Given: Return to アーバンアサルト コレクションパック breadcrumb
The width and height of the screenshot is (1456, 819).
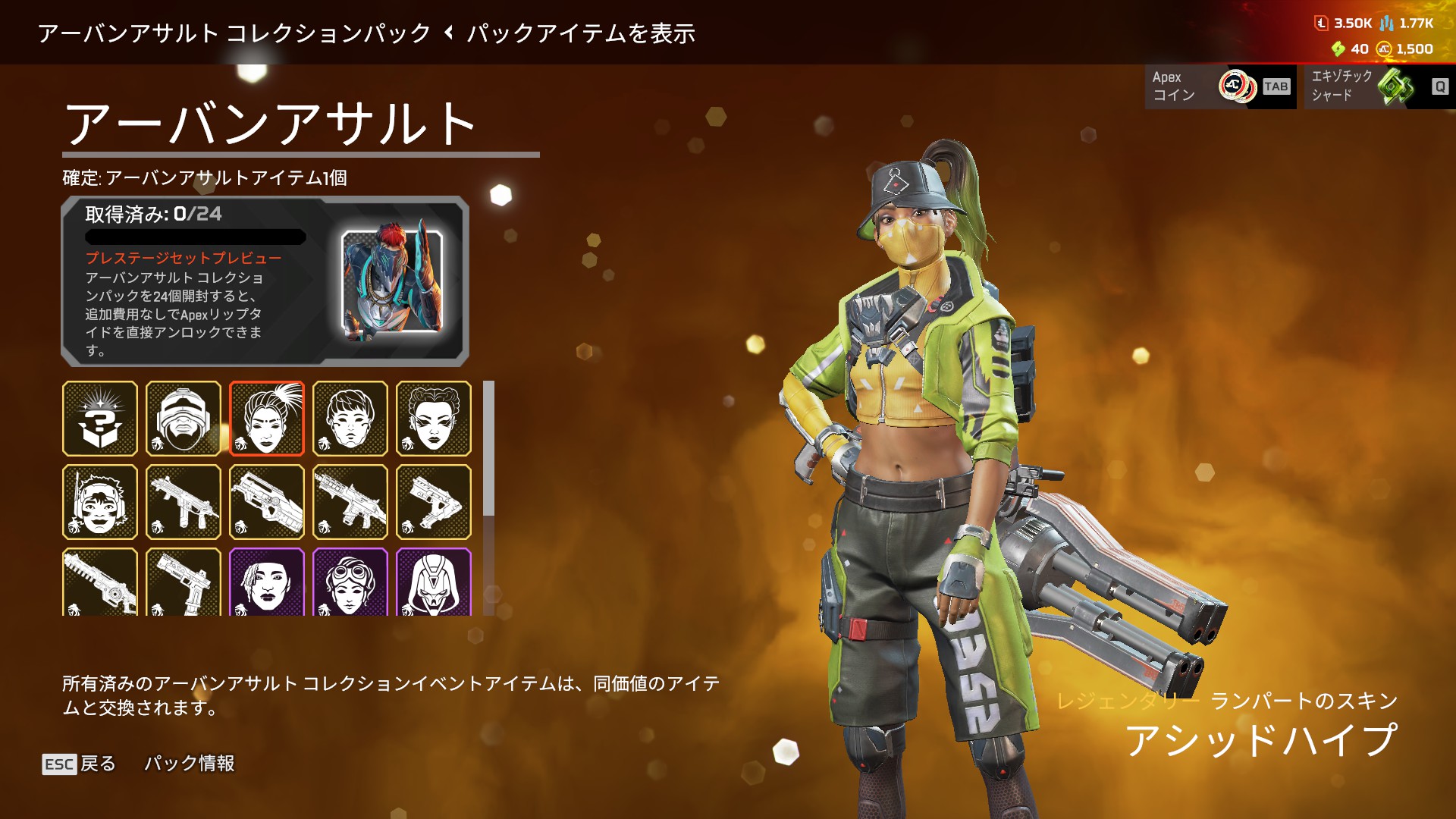Looking at the screenshot, I should tap(234, 33).
